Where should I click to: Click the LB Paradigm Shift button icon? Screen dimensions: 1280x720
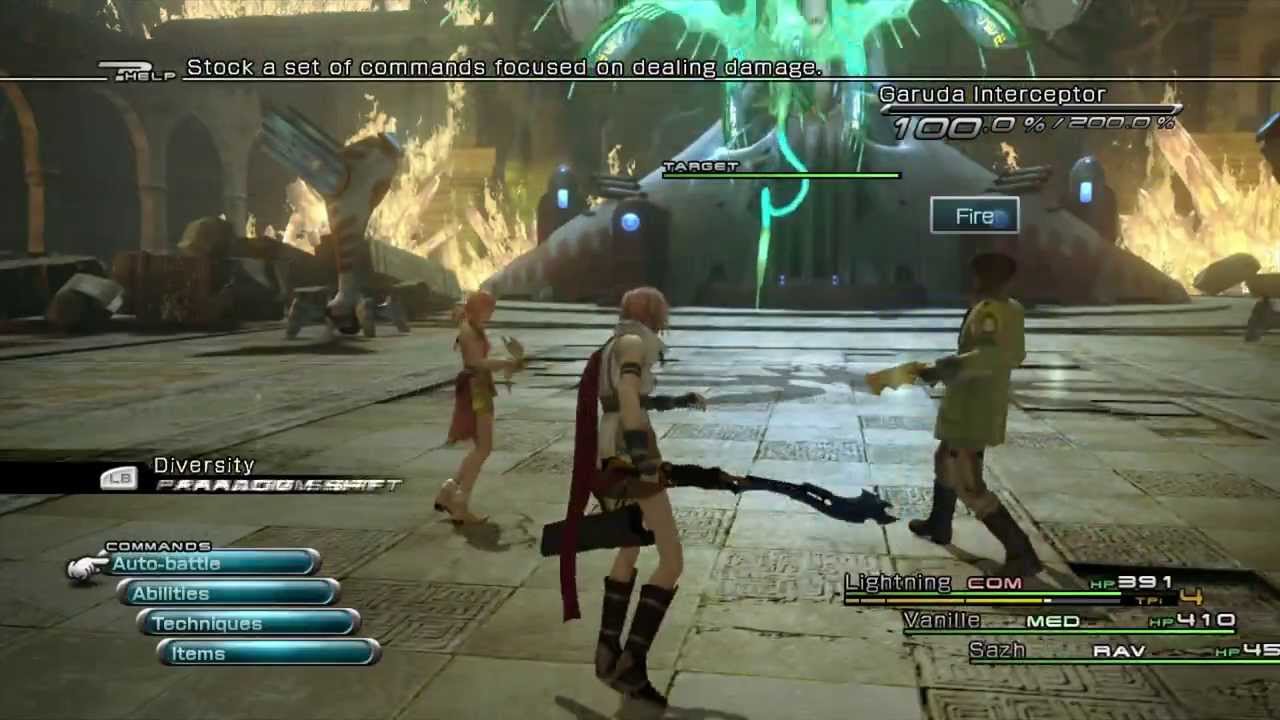click(x=120, y=479)
